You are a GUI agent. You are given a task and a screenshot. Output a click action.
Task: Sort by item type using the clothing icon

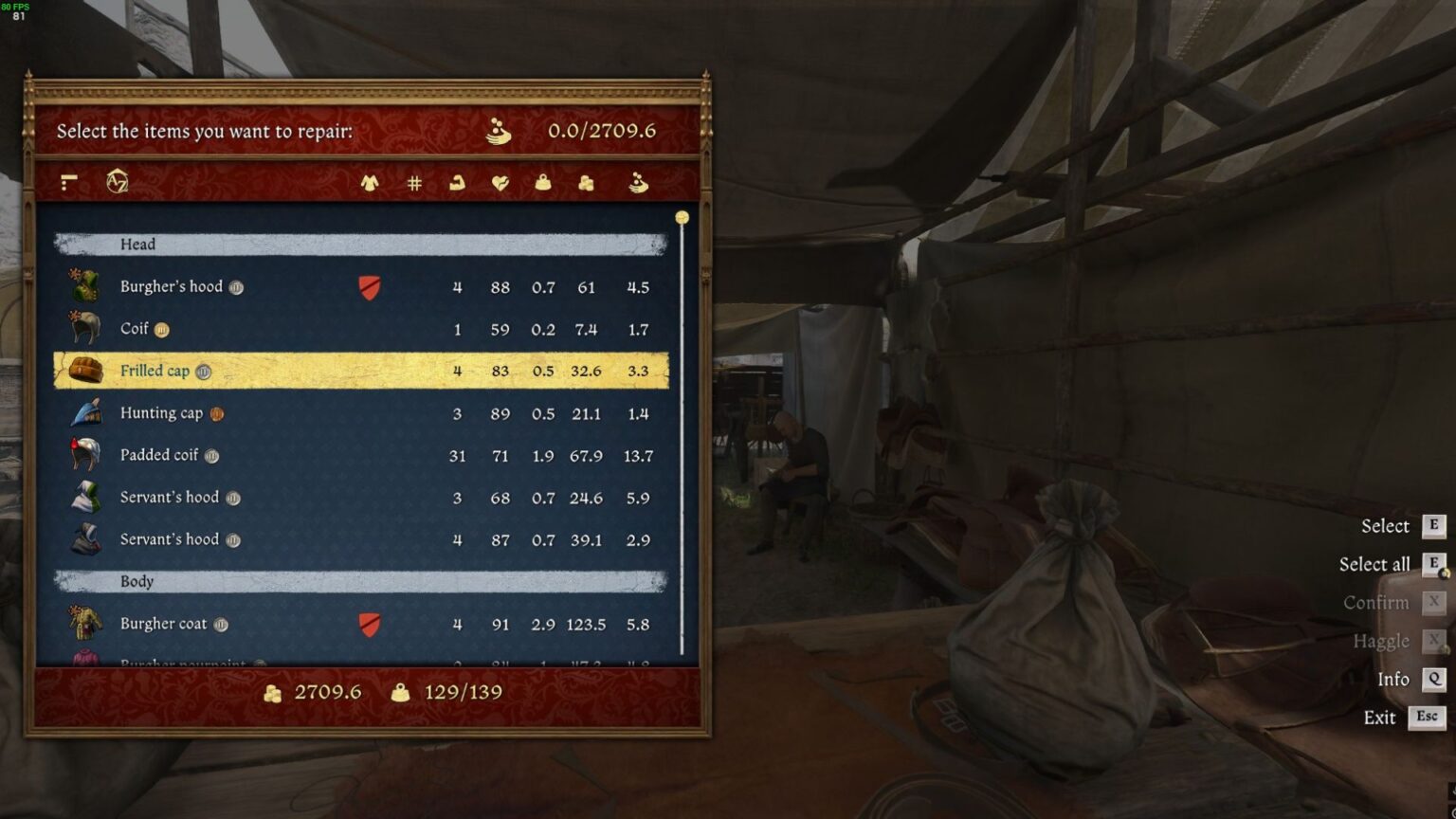371,182
